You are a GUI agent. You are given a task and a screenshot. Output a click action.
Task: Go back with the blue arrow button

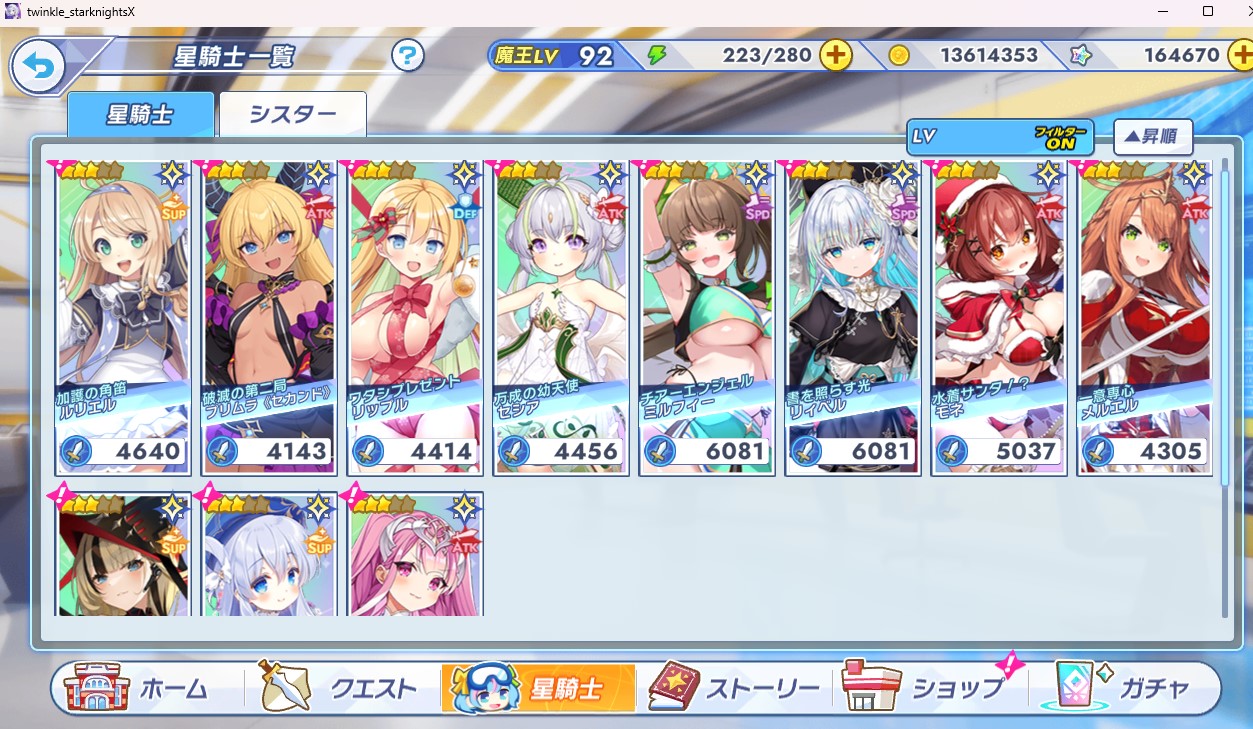coord(38,68)
